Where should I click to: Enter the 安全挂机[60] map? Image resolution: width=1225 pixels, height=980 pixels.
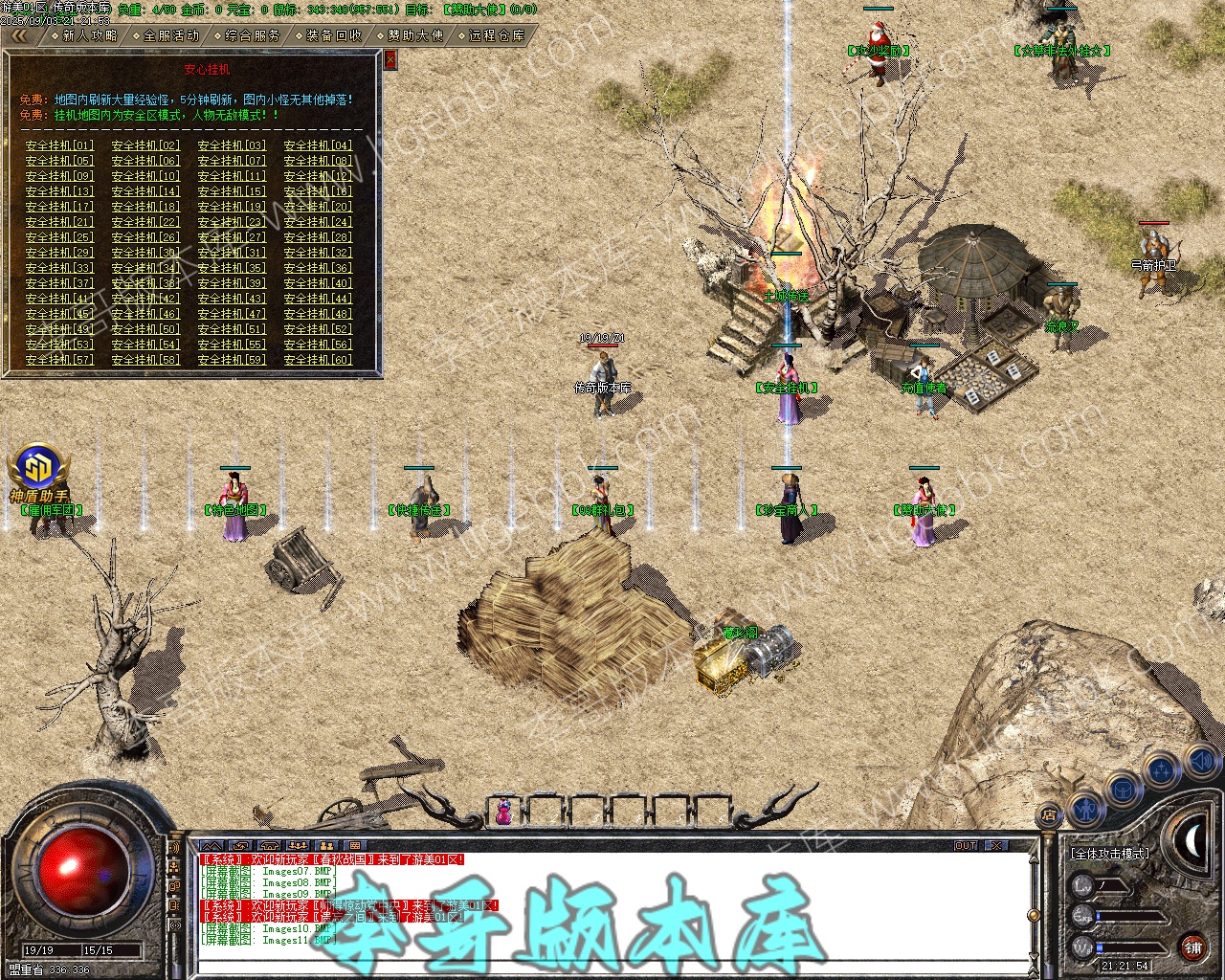(318, 360)
